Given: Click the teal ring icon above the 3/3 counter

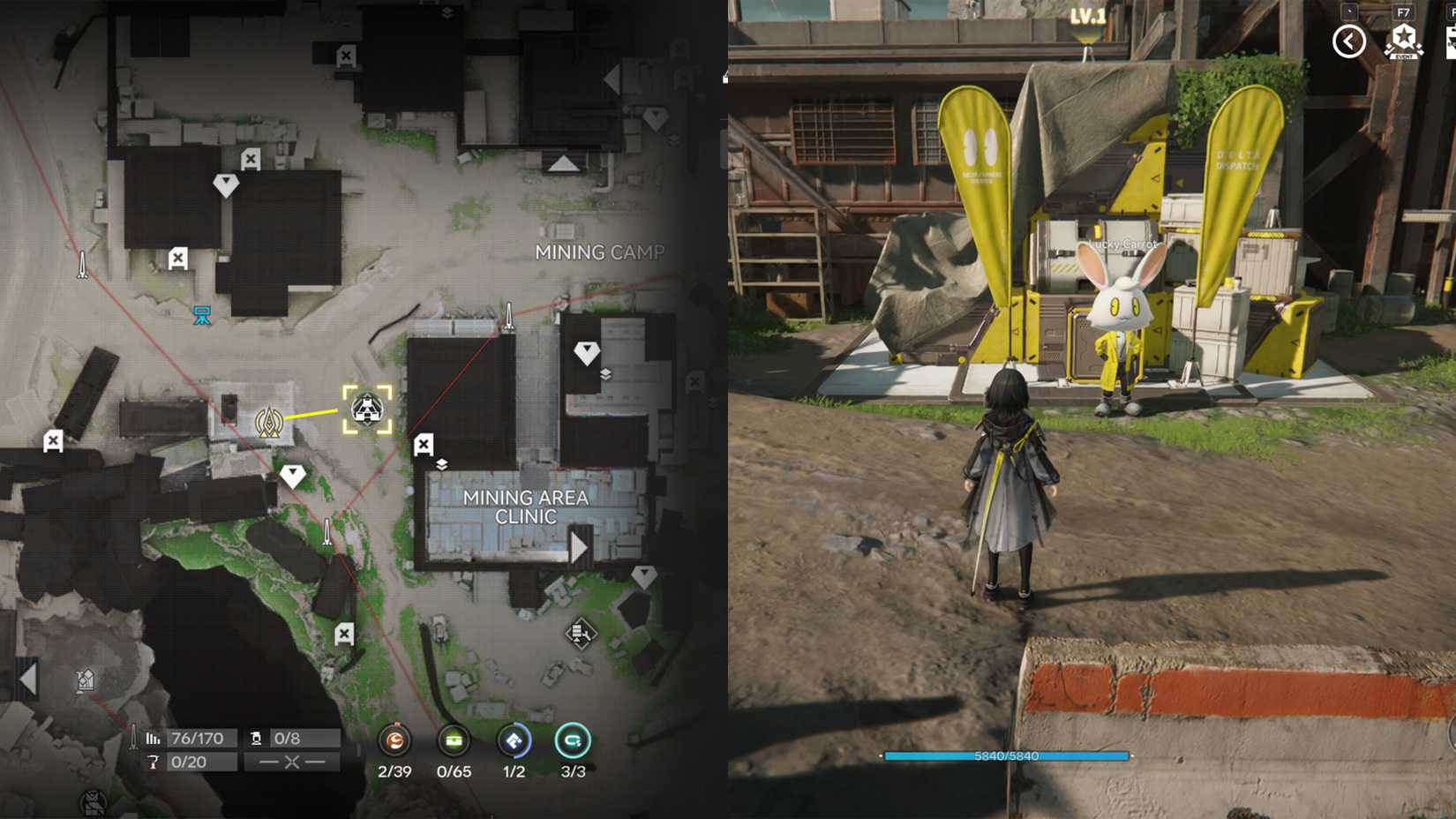Looking at the screenshot, I should click(572, 741).
